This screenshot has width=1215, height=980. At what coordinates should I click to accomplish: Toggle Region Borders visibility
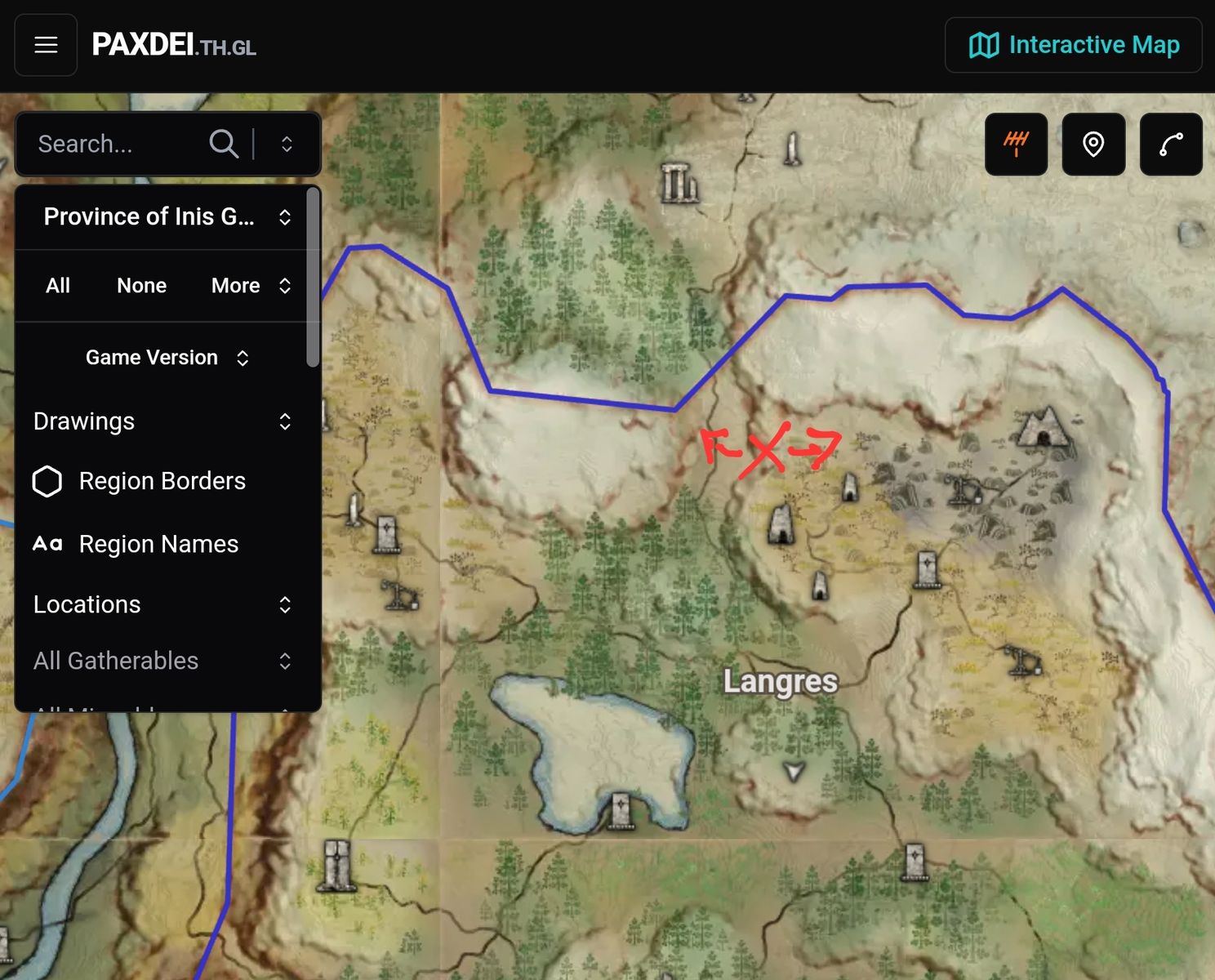coord(139,481)
